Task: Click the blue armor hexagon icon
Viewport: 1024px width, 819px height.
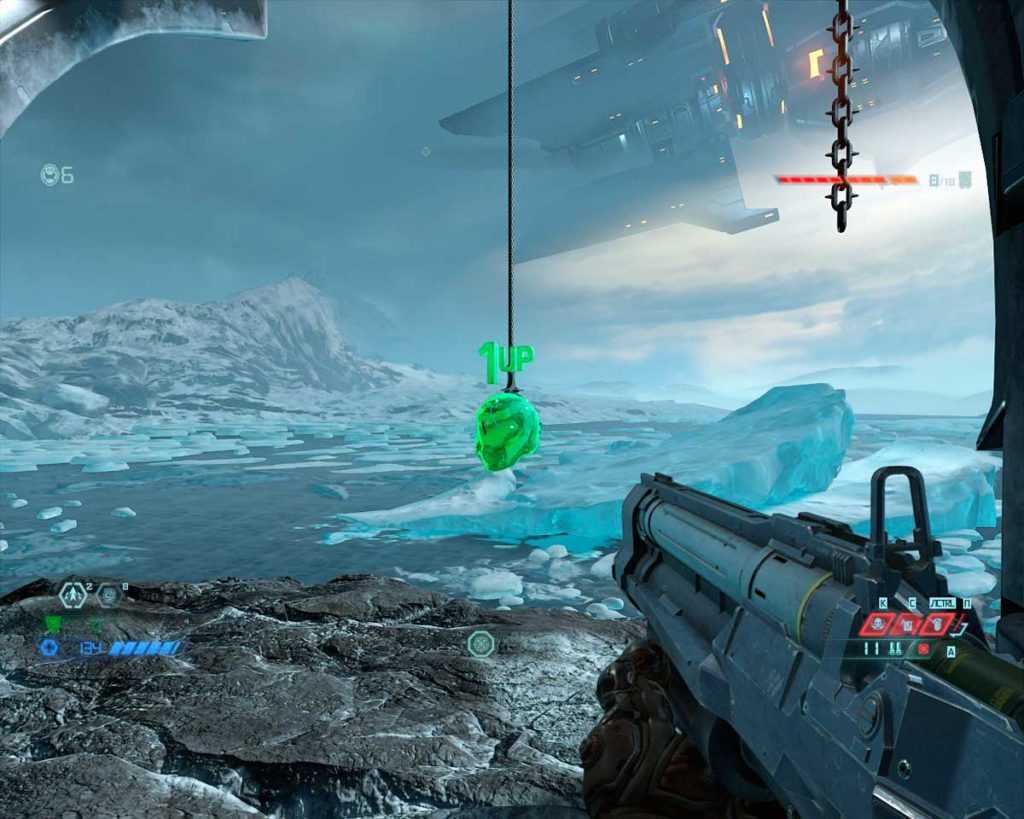Action: [48, 648]
